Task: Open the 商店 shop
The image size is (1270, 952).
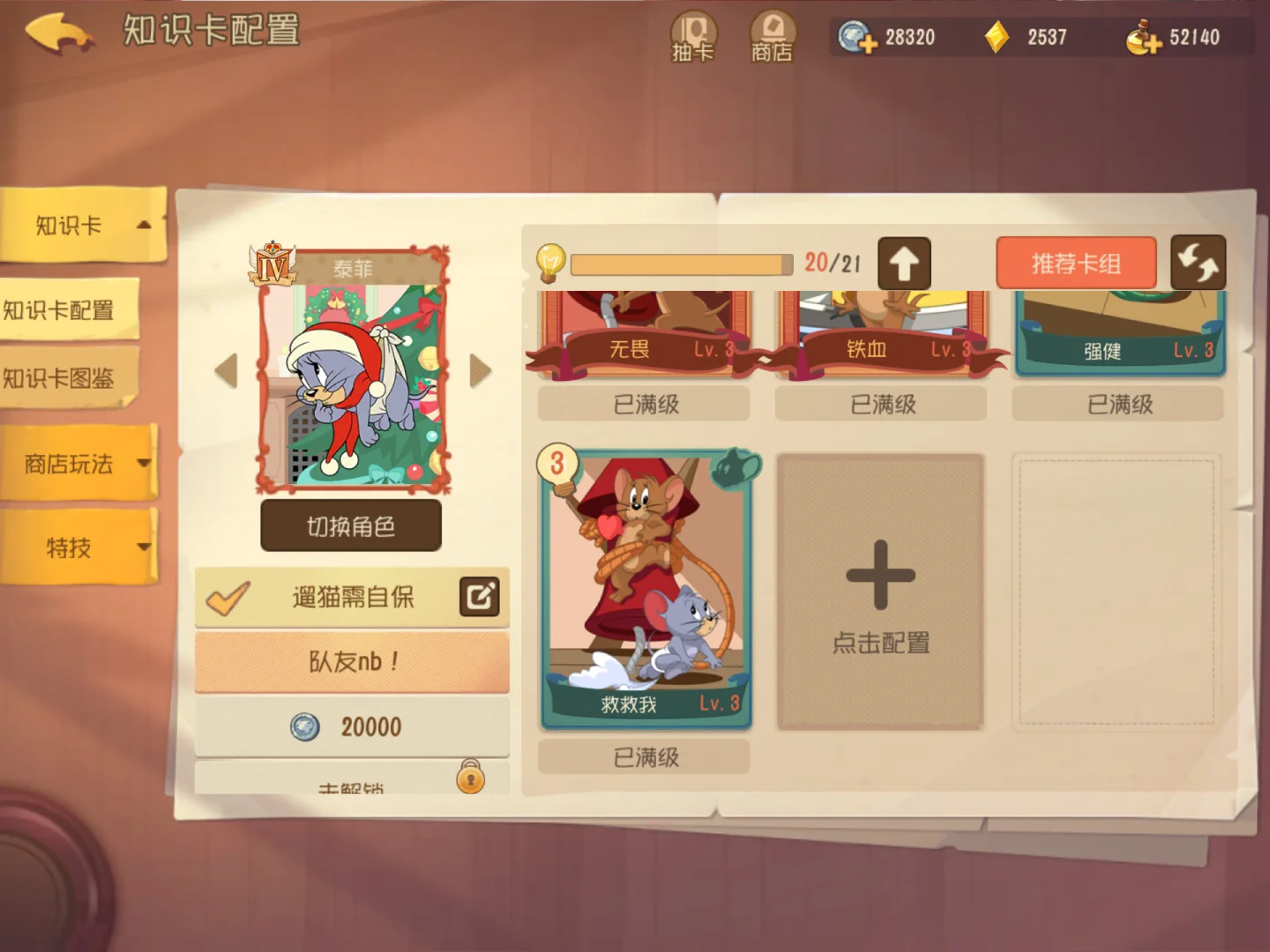Action: coord(773,36)
